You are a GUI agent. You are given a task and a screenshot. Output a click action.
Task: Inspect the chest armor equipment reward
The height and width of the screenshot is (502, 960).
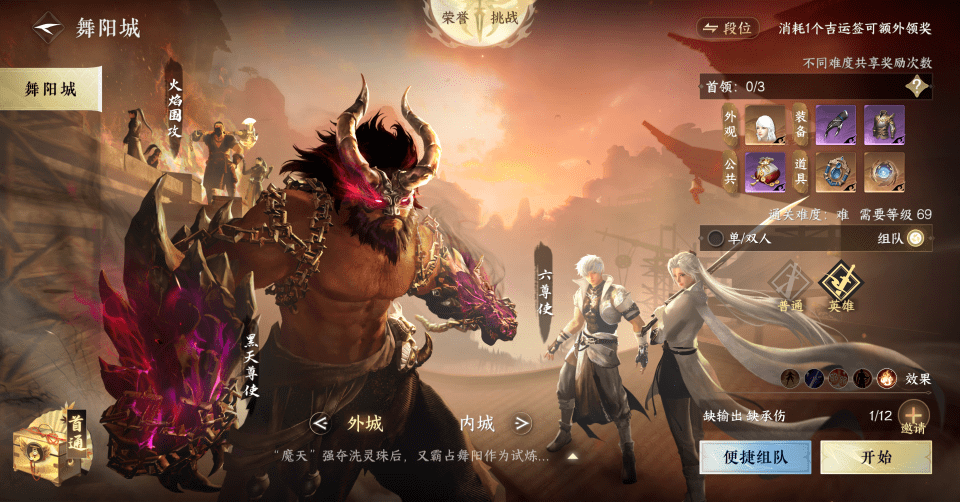(884, 126)
